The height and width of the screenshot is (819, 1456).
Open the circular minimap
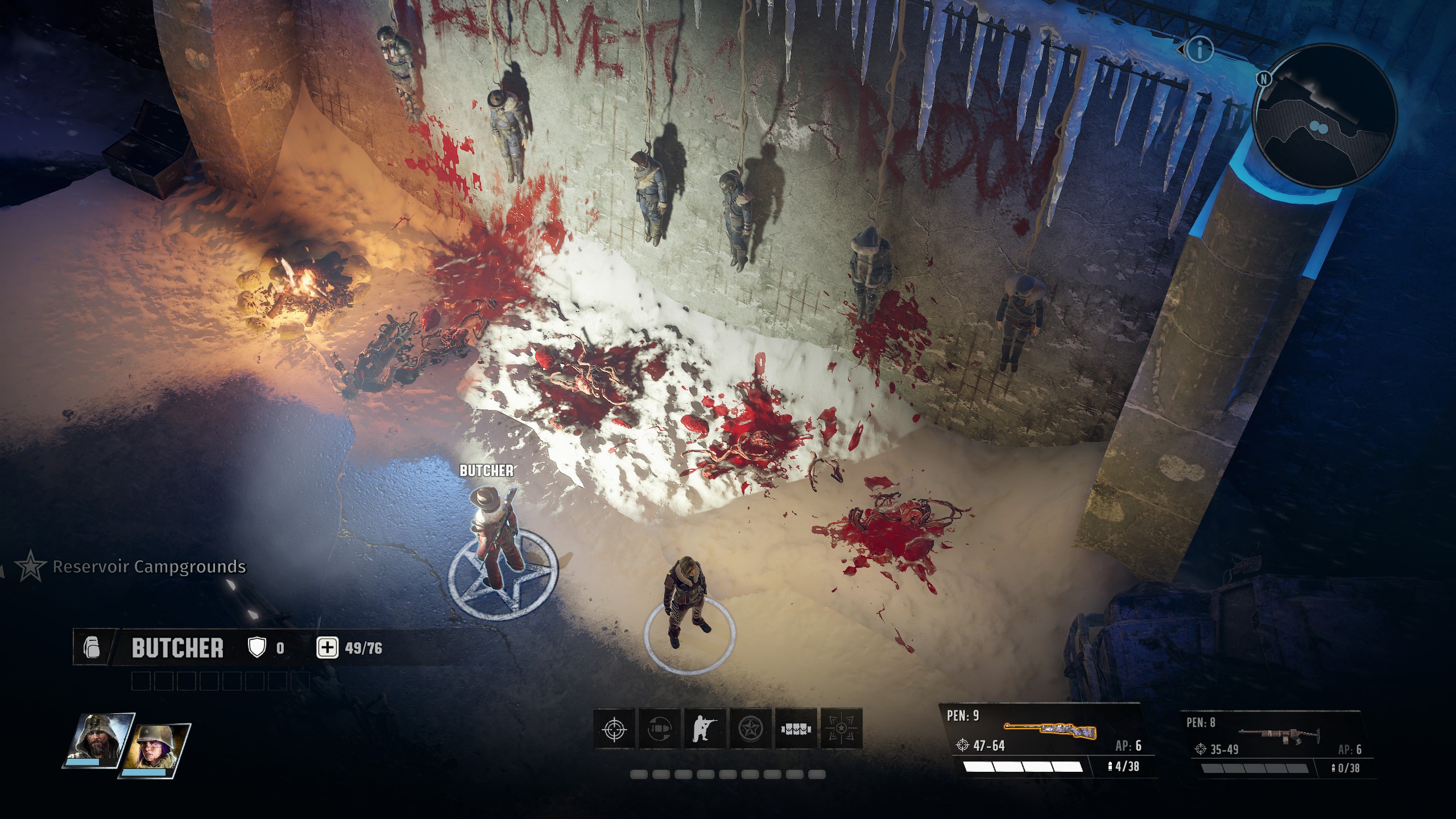click(1324, 117)
